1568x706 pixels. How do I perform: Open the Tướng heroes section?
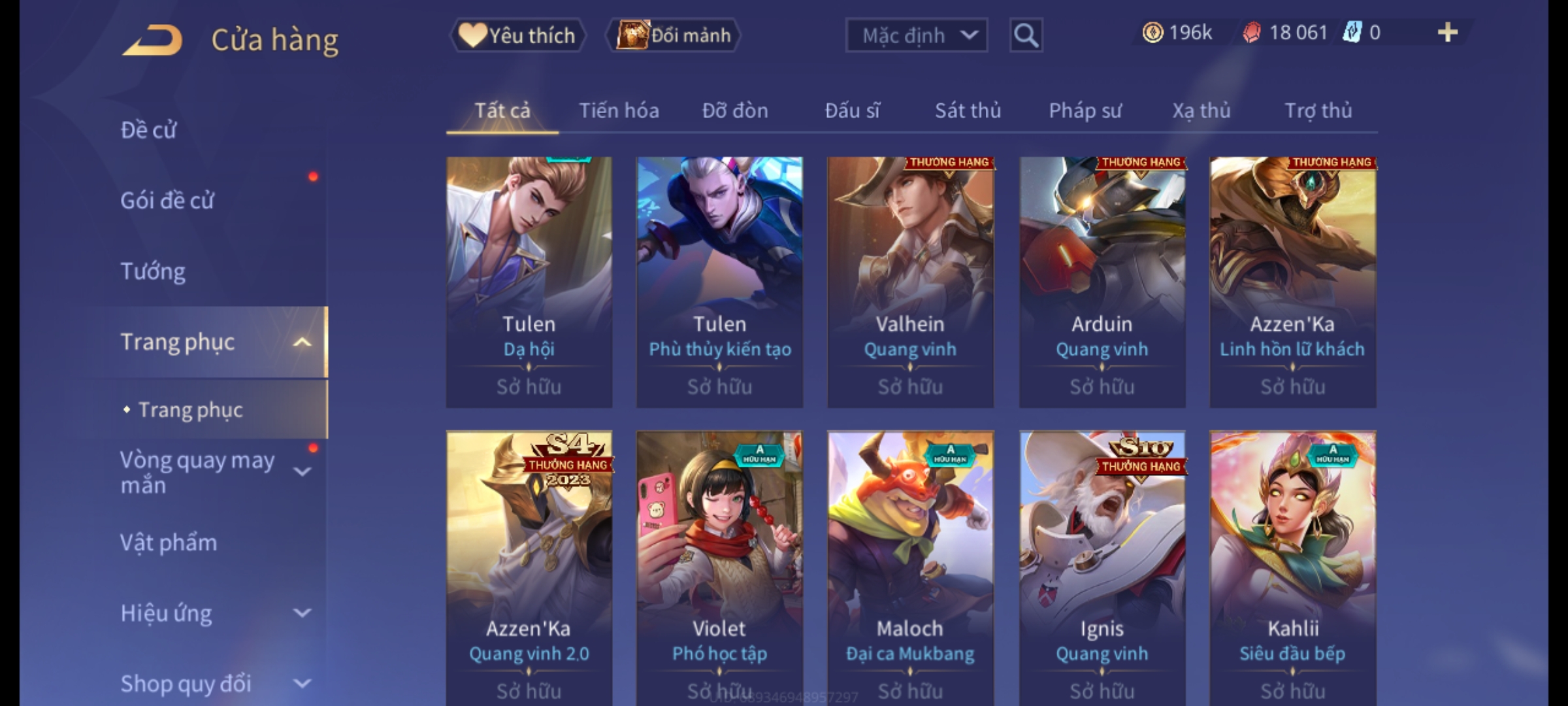153,271
